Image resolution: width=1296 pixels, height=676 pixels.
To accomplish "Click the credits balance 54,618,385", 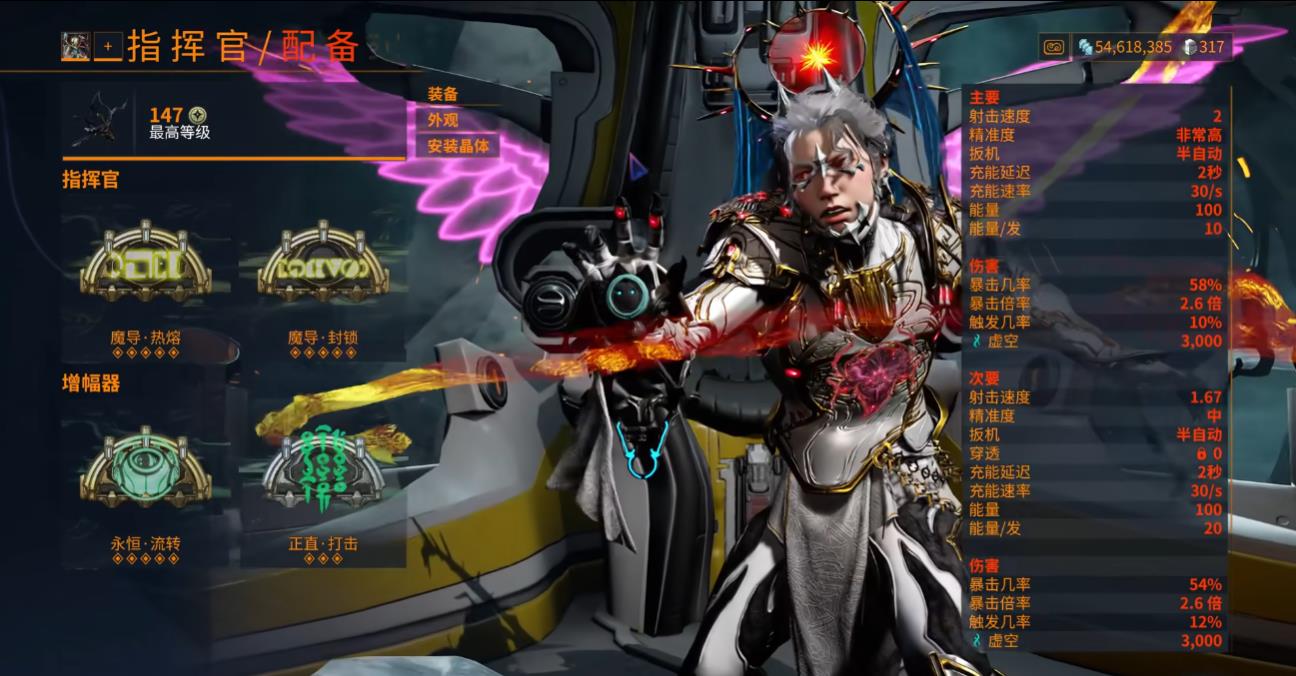I will pos(1126,47).
